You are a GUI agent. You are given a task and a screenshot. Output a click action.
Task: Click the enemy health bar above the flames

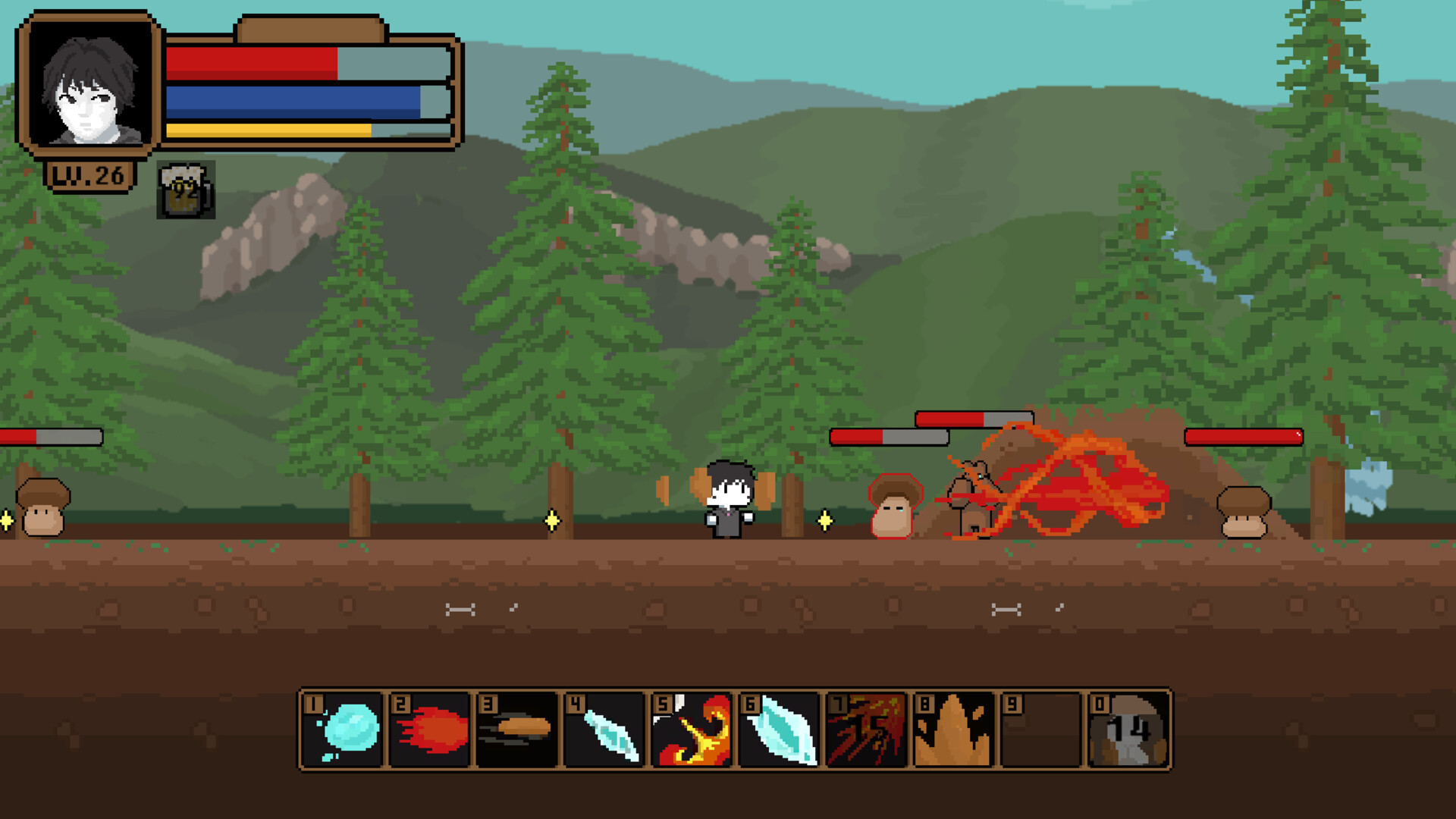click(973, 417)
